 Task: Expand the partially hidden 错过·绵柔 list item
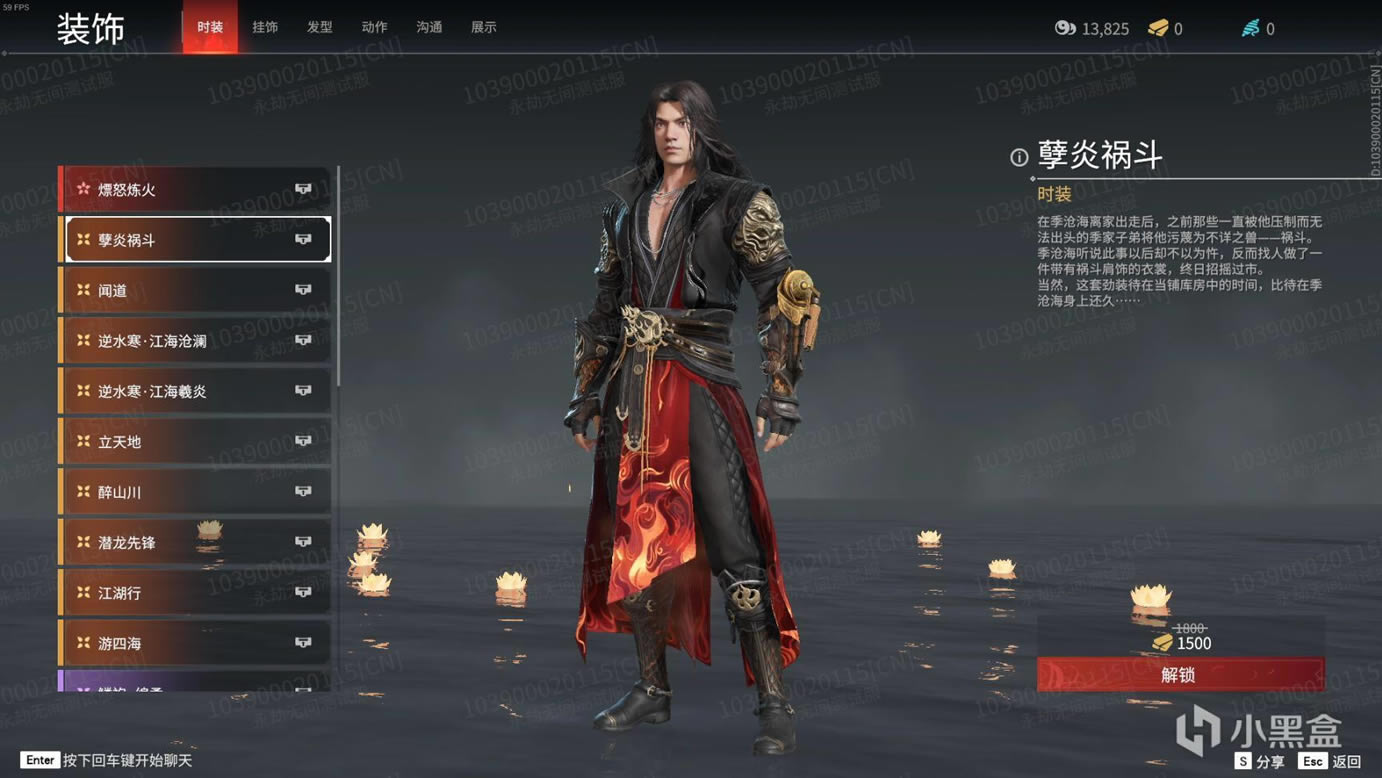click(x=195, y=688)
